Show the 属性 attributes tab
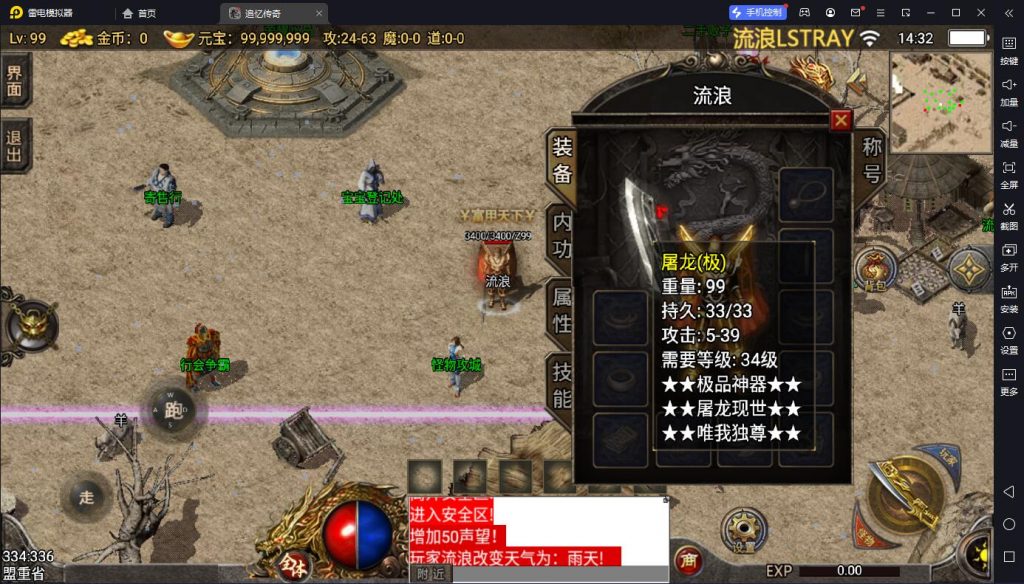The height and width of the screenshot is (584, 1024). pyautogui.click(x=562, y=308)
